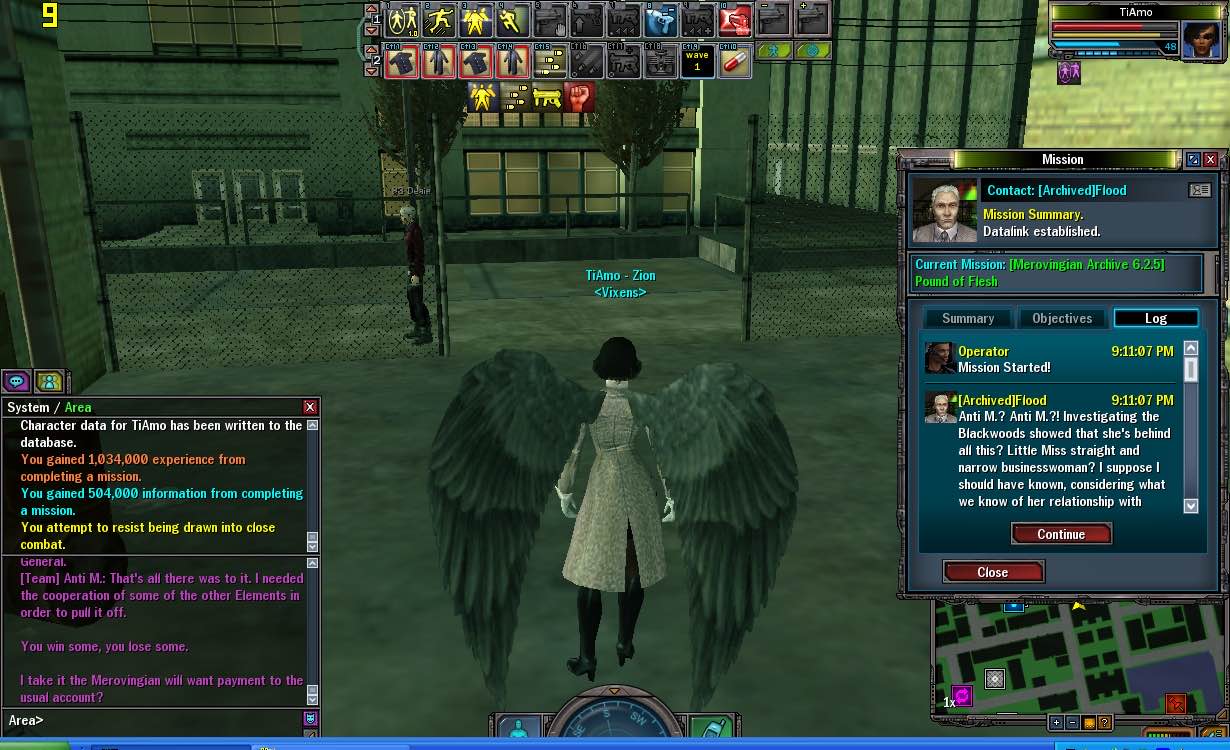This screenshot has width=1230, height=750.
Task: Use the red and white pill item
Action: pos(735,61)
